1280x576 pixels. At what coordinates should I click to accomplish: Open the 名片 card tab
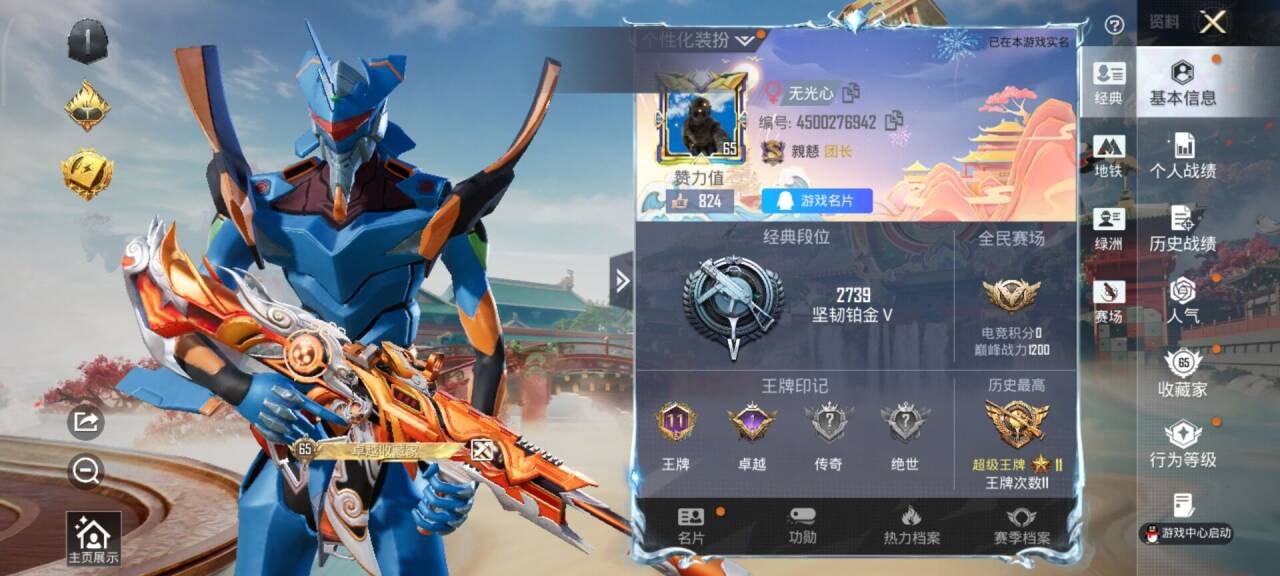point(691,525)
